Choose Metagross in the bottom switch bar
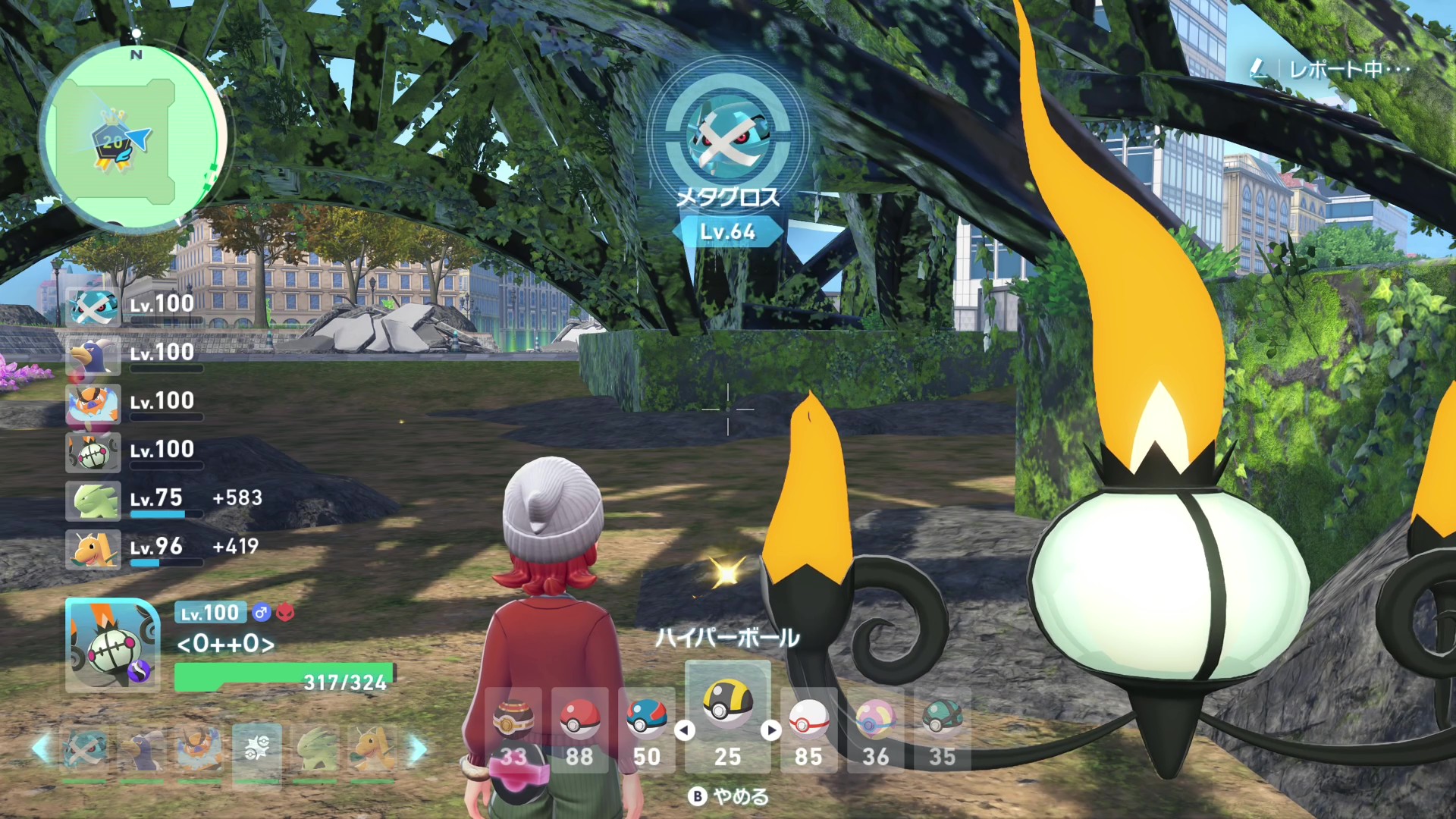The width and height of the screenshot is (1456, 819). tap(84, 749)
